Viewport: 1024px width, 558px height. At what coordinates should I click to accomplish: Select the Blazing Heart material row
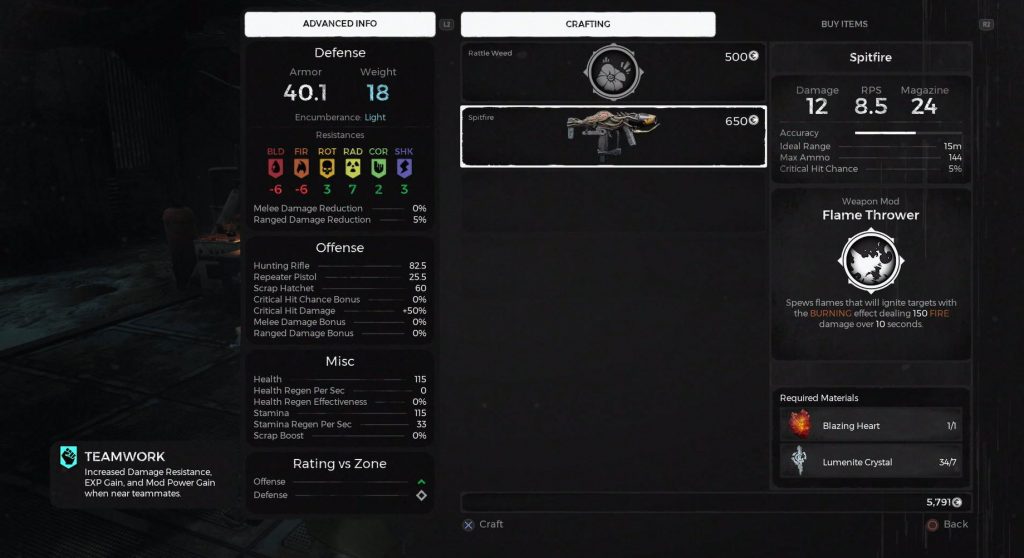click(x=870, y=425)
